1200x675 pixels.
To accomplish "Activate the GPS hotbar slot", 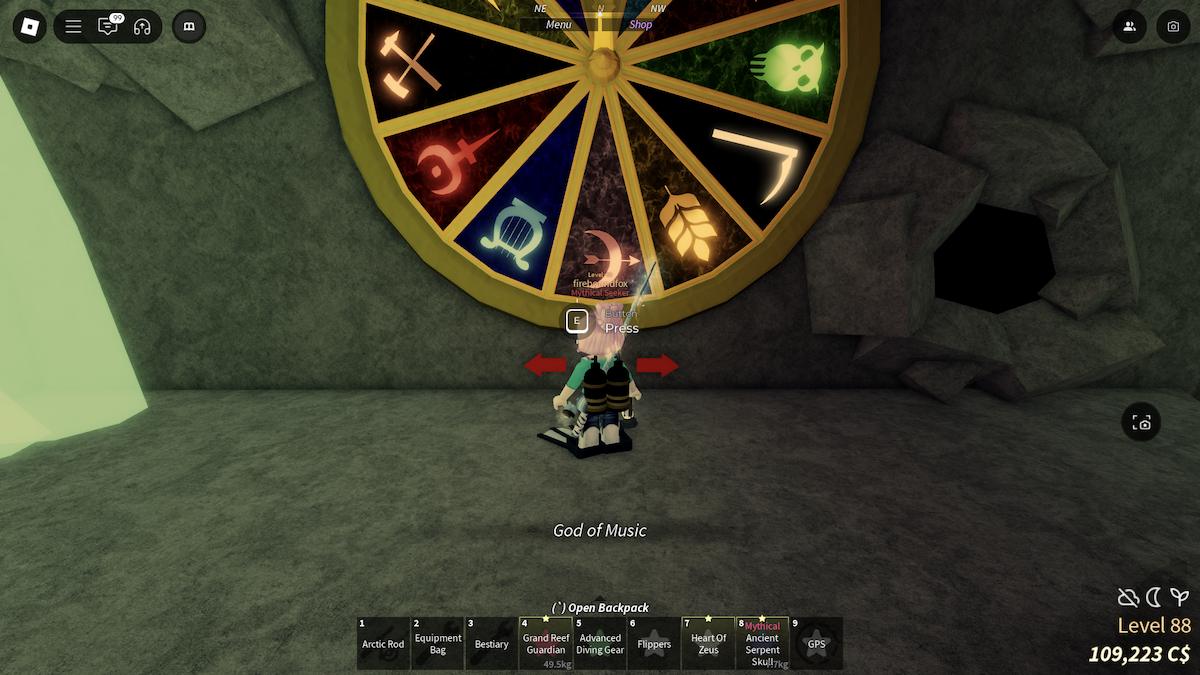I will [817, 643].
